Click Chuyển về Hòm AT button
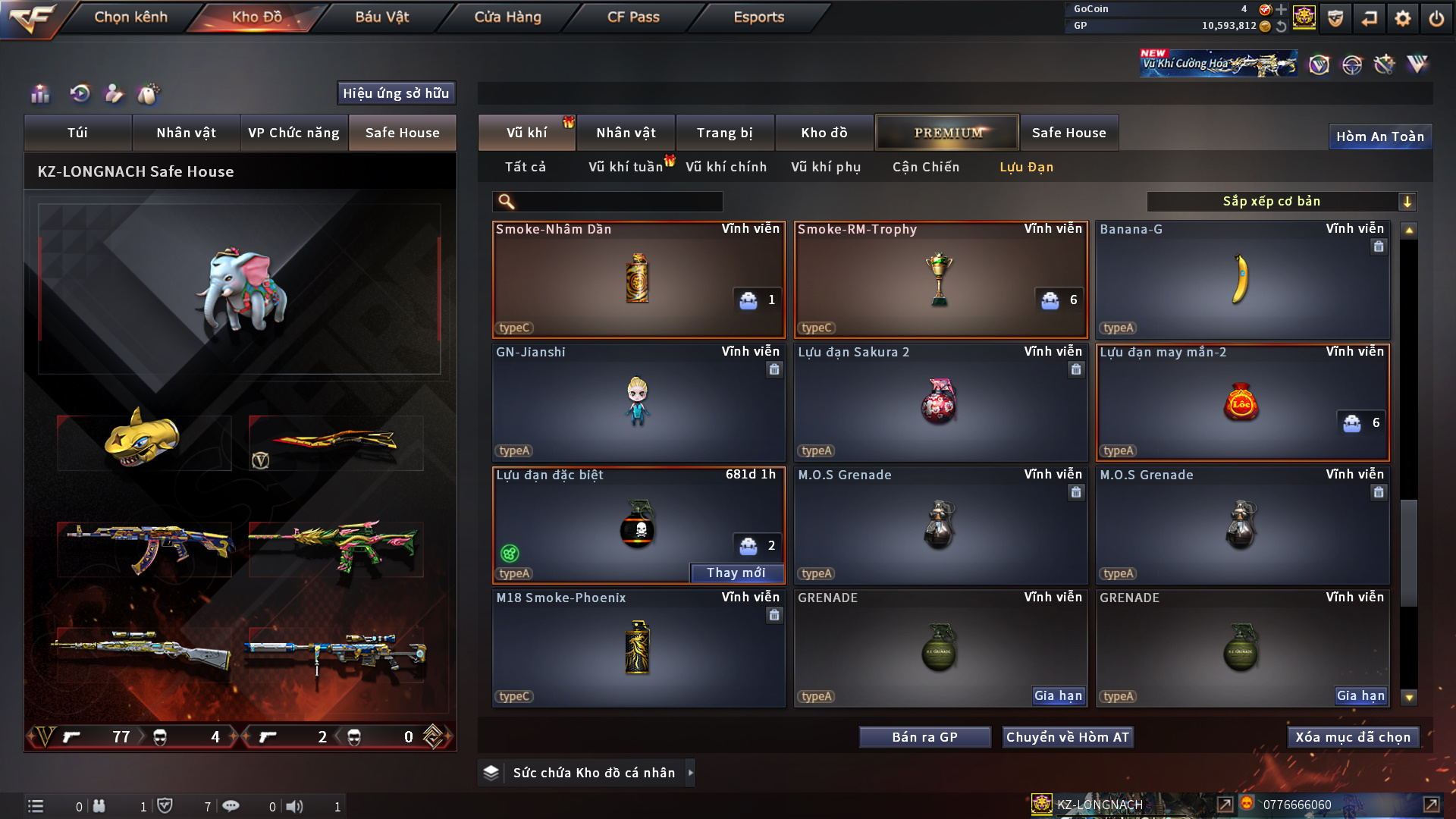1456x819 pixels. click(x=1068, y=737)
